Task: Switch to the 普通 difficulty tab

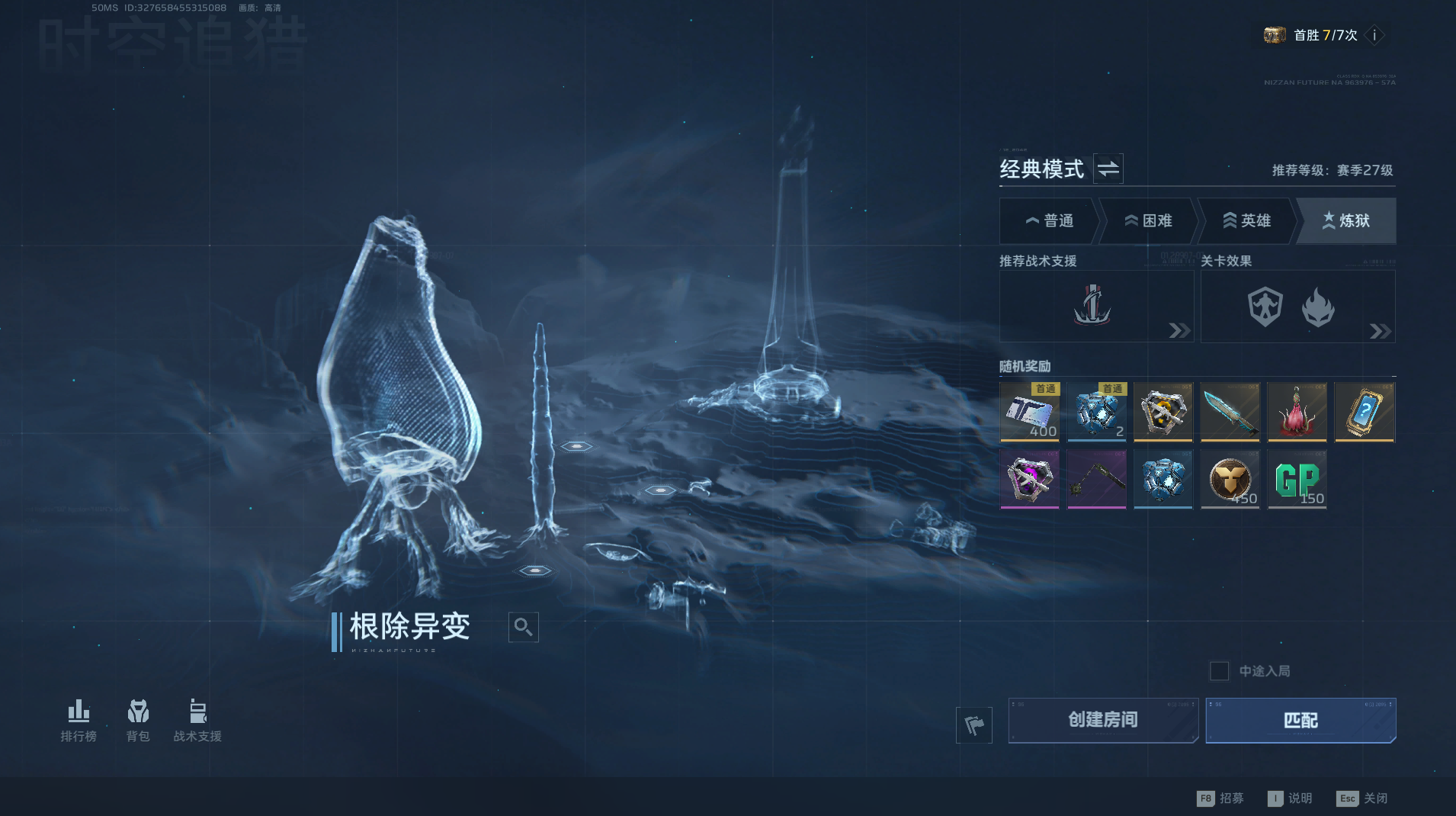Action: (x=1049, y=220)
